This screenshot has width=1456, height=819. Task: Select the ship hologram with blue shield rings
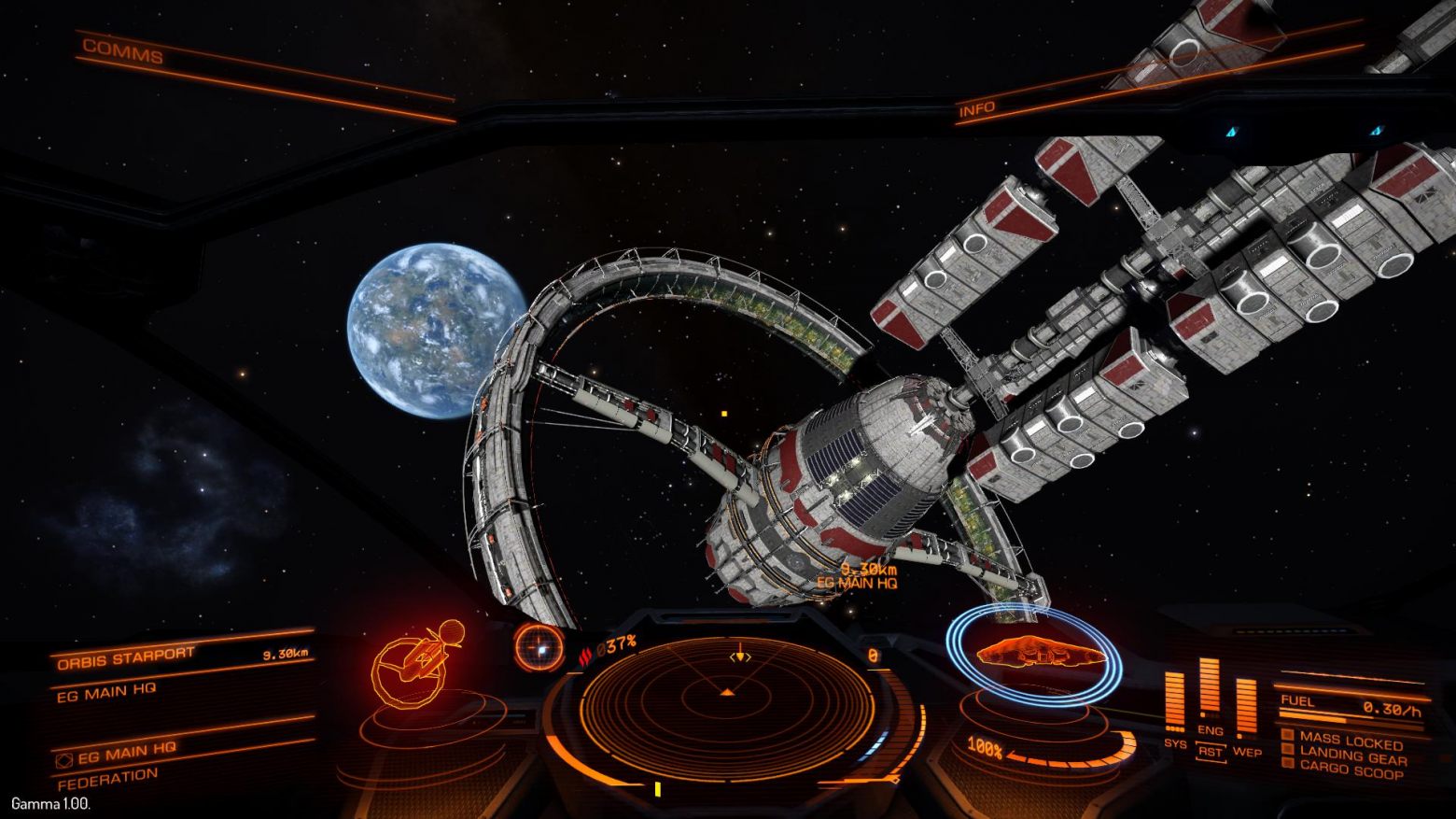pyautogui.click(x=1034, y=654)
